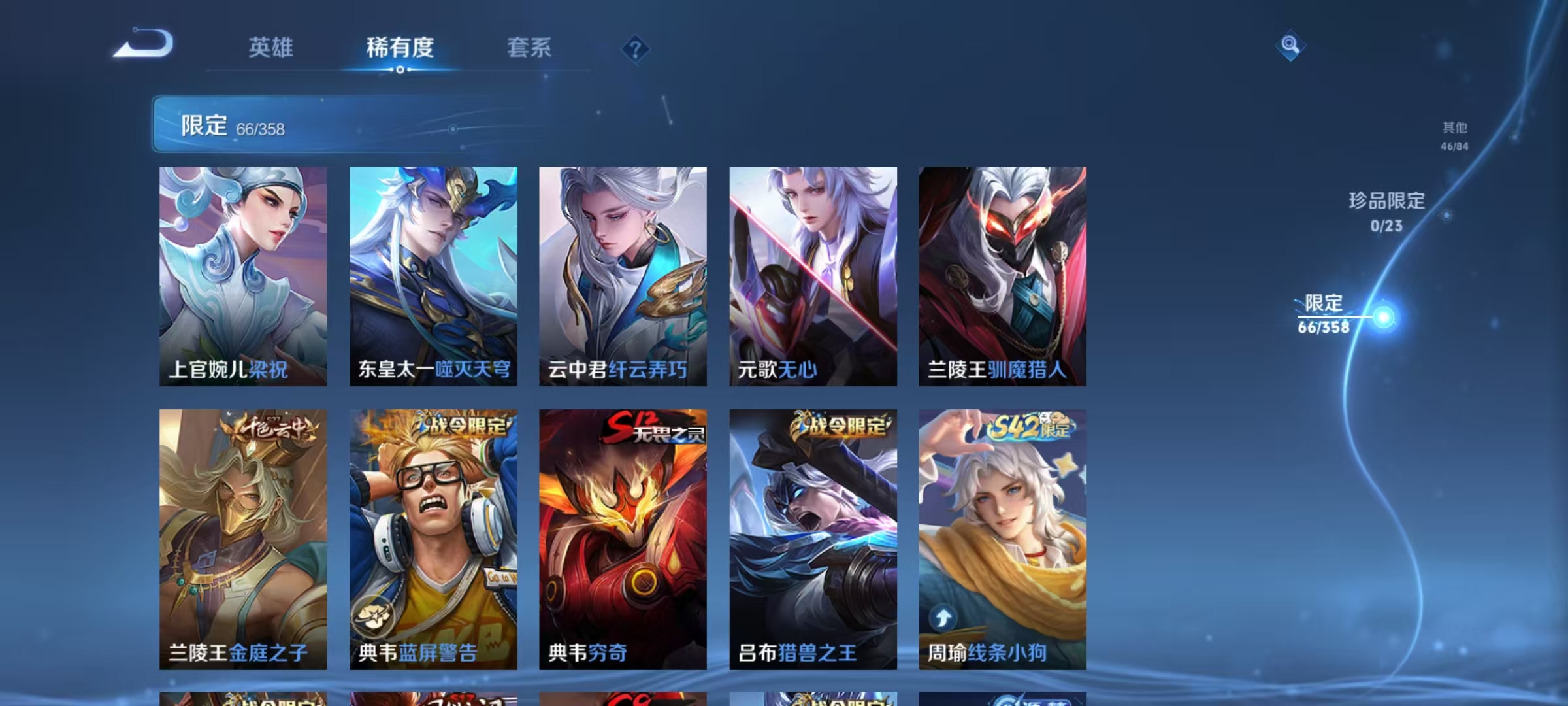Switch to the 英雄 tab
This screenshot has width=1568, height=706.
(x=270, y=48)
